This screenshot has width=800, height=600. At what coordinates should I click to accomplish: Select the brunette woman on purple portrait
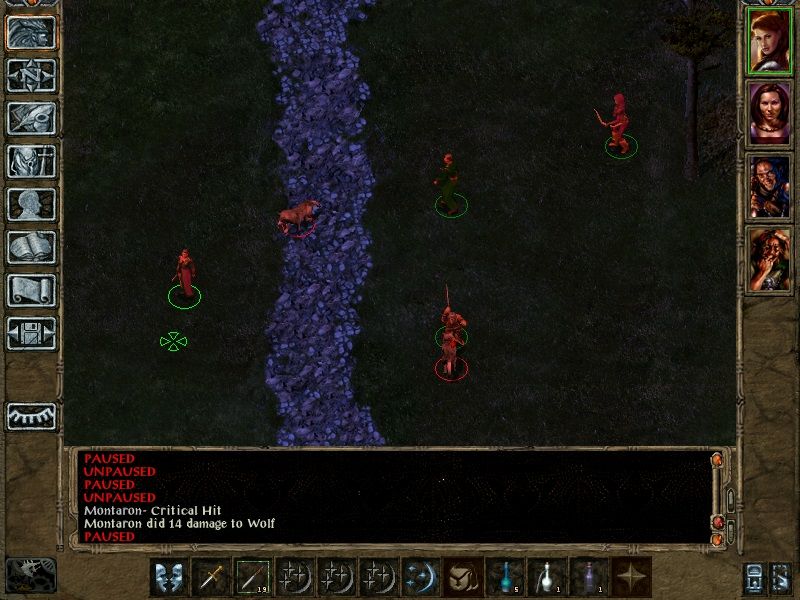click(769, 113)
